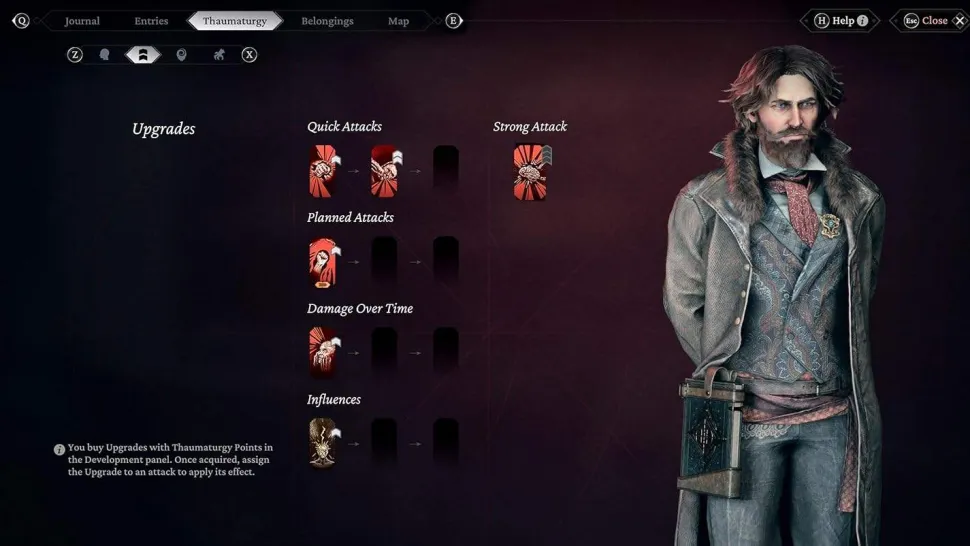This screenshot has width=970, height=546.
Task: Choose the second Quick Attacks upgrade card
Action: [x=386, y=171]
